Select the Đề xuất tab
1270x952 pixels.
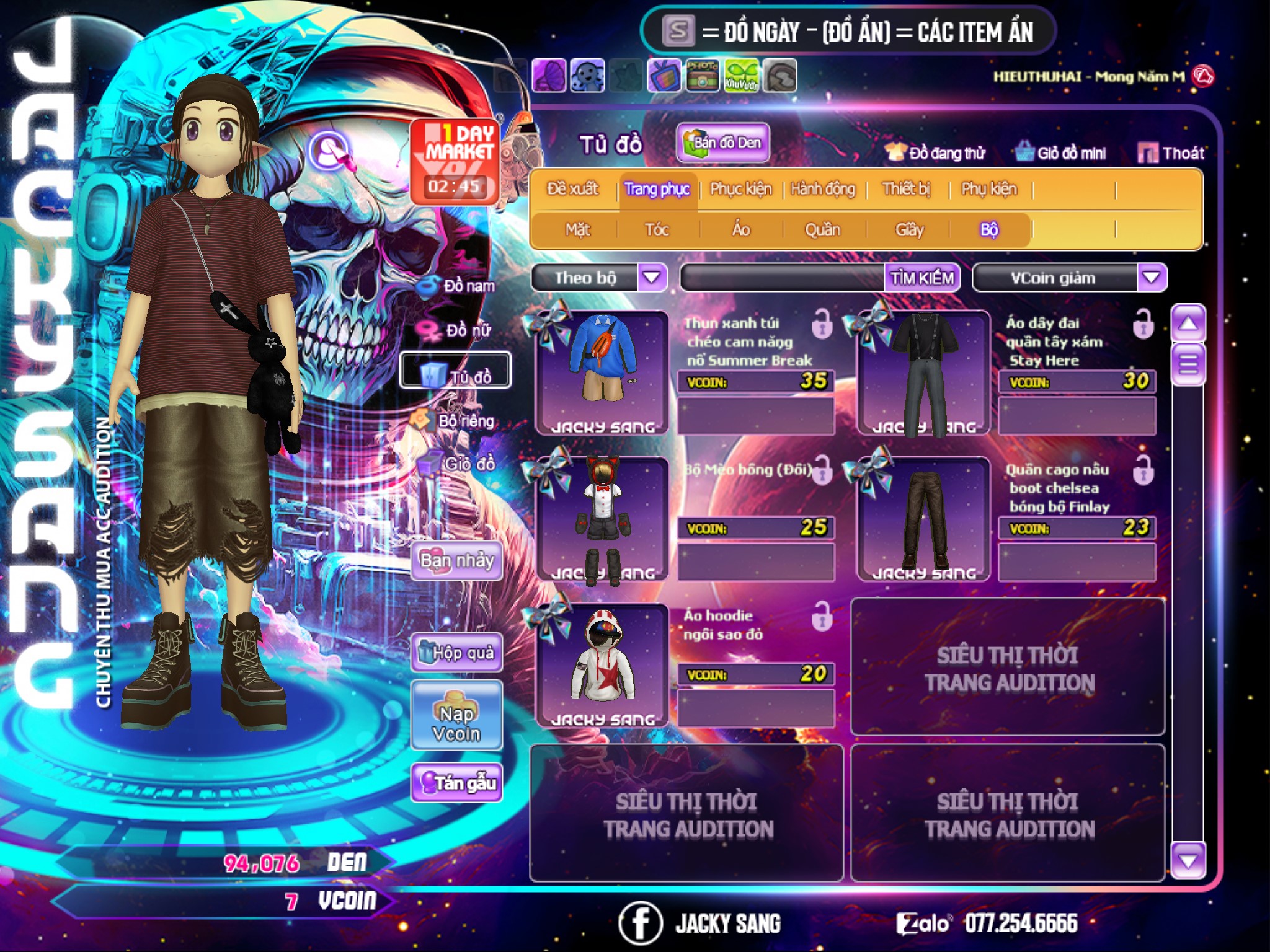(572, 189)
